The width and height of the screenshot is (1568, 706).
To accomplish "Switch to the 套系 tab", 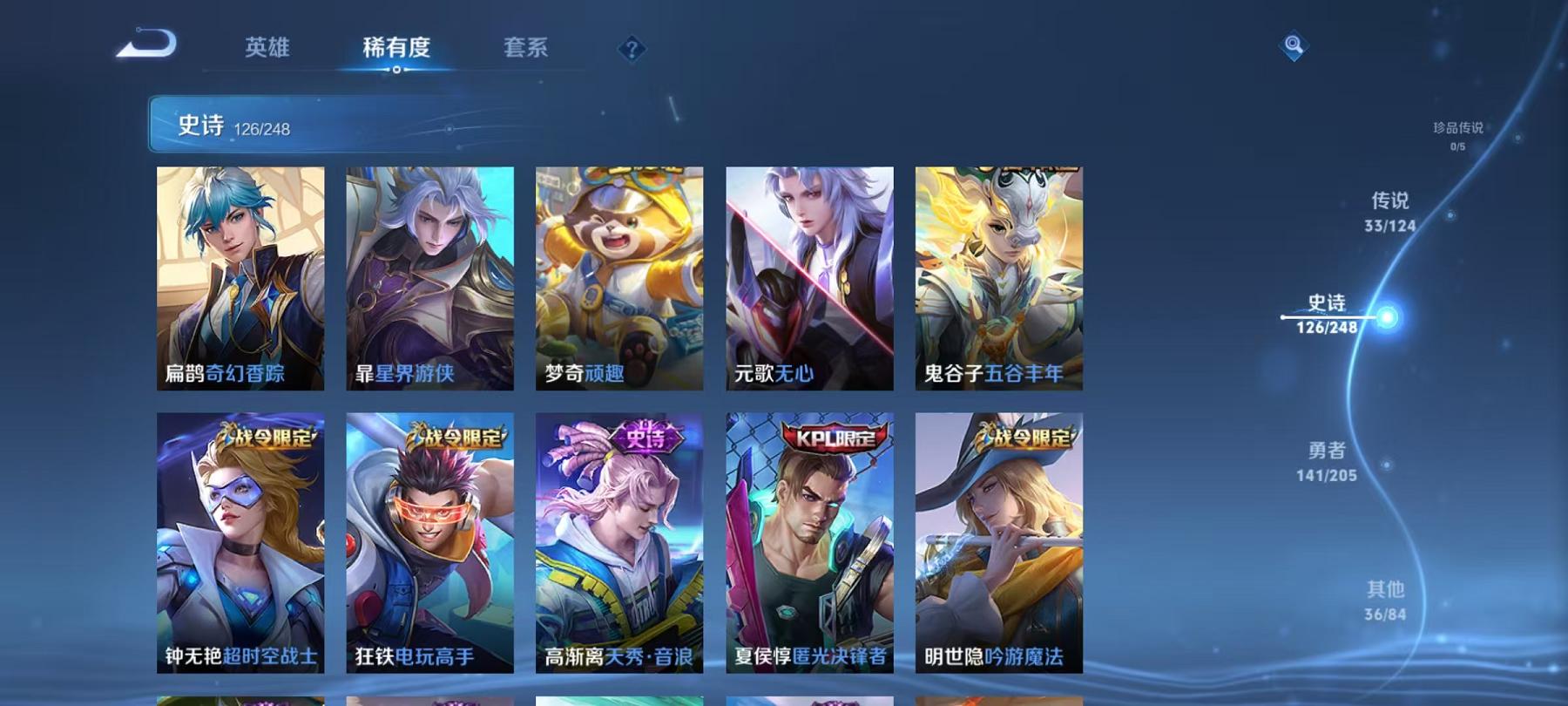I will click(x=526, y=48).
